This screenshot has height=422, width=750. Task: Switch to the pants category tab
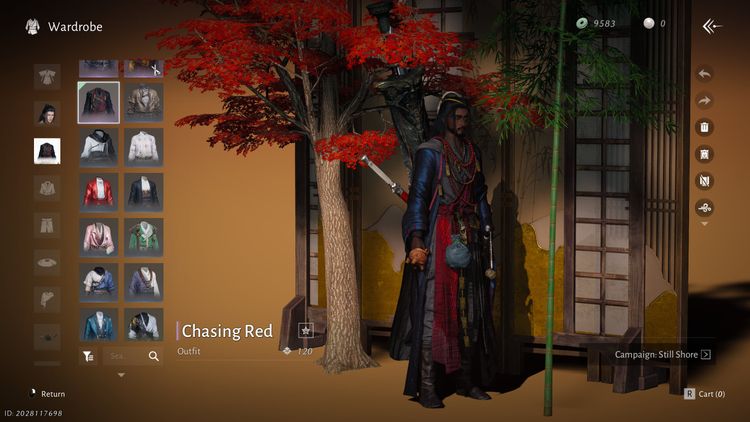coord(47,224)
